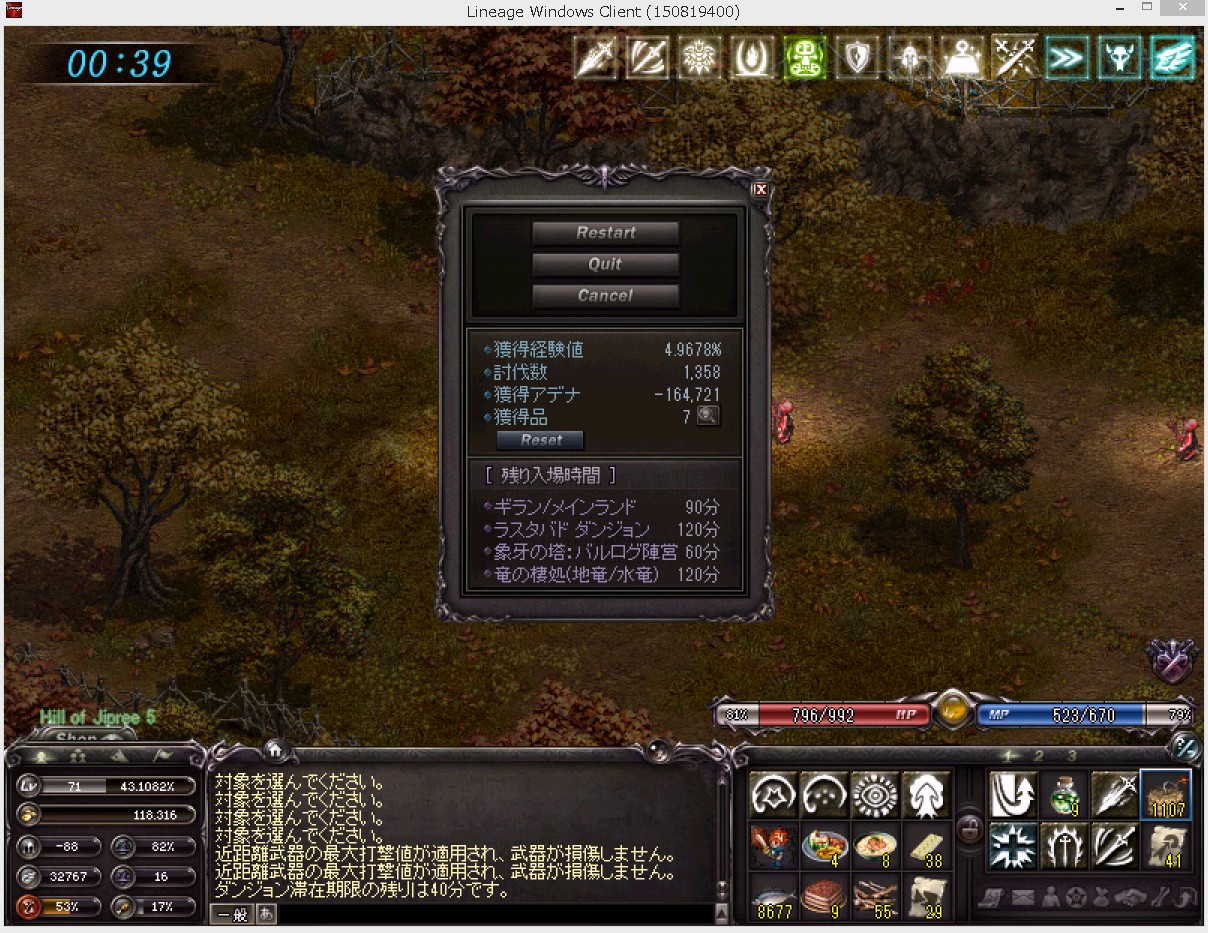Activate the frost burst skill icon
Viewport: 1208px width, 933px height.
(1013, 846)
